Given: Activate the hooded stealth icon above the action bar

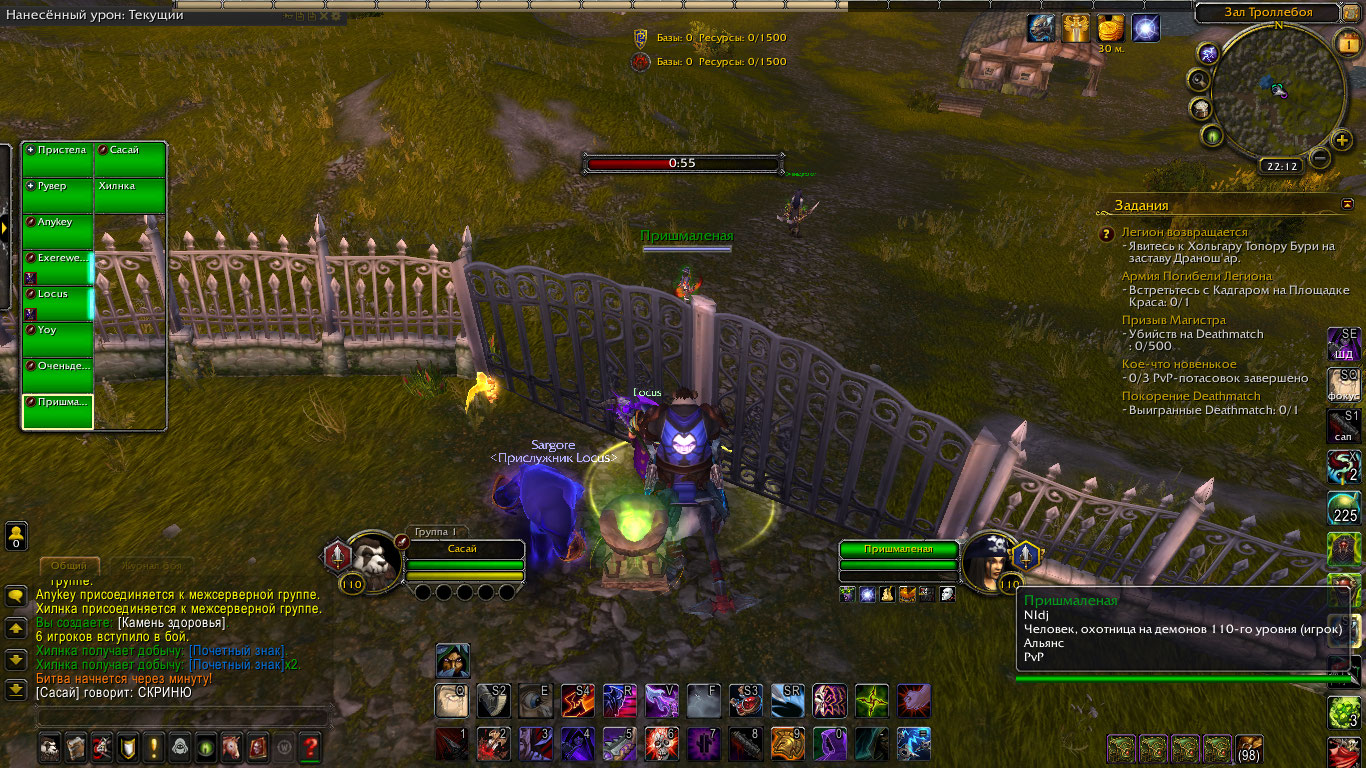Looking at the screenshot, I should [452, 661].
